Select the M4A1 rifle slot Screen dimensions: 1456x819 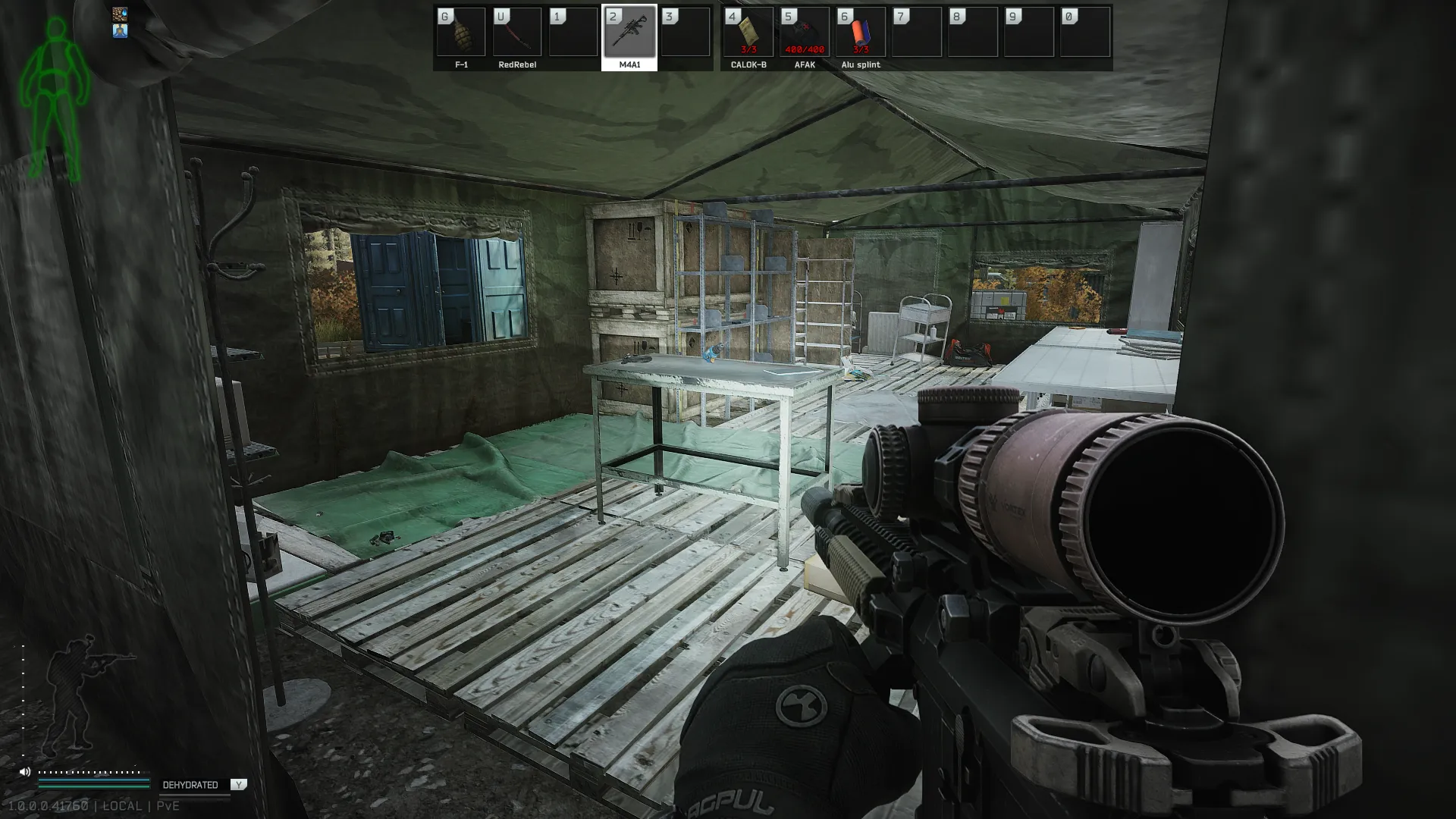click(629, 33)
